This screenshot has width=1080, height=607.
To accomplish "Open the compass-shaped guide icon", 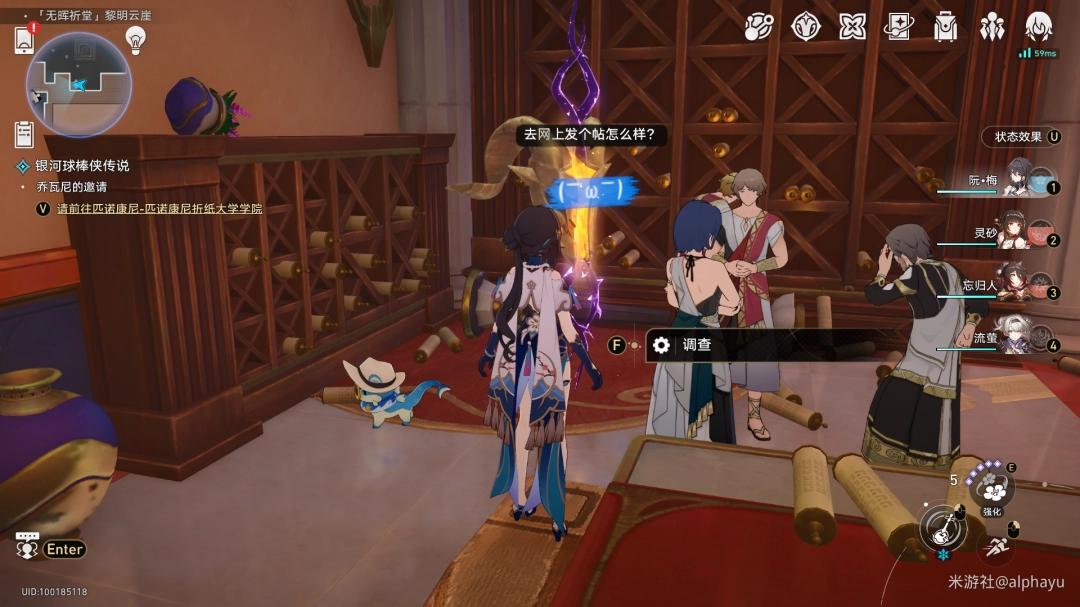I will 806,27.
